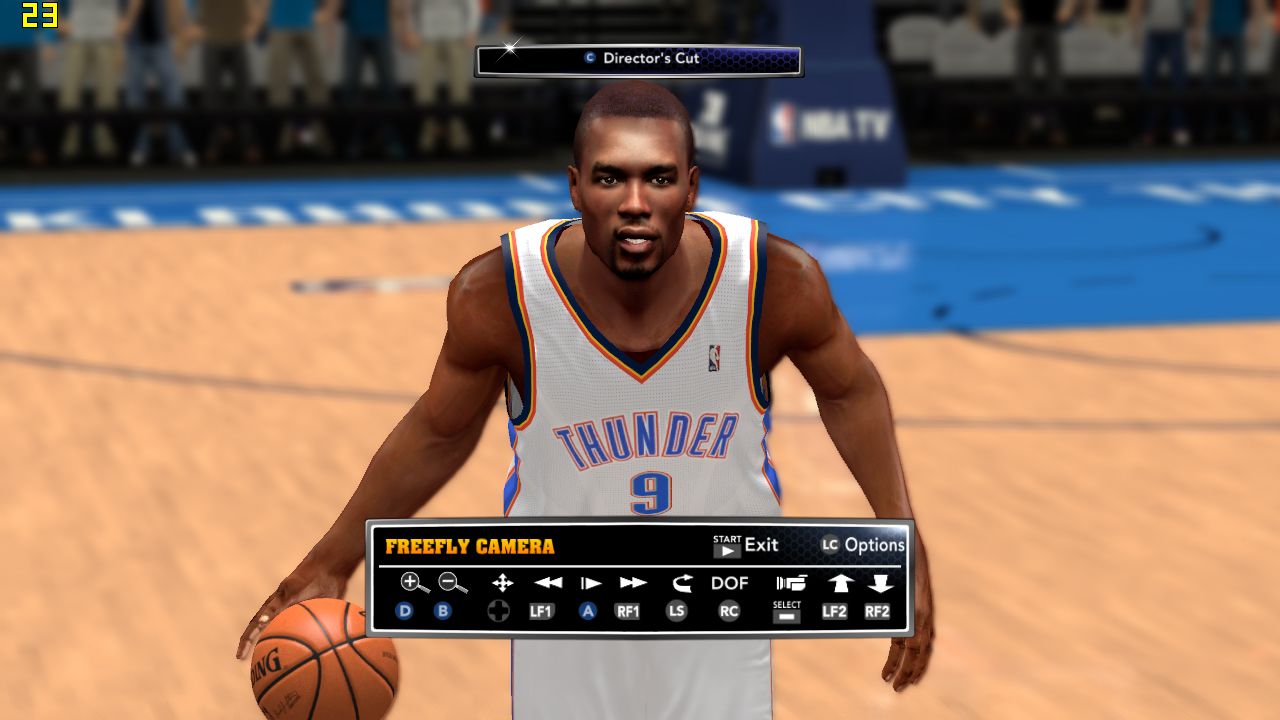The height and width of the screenshot is (720, 1280).
Task: Toggle replay playback with the play icon
Action: tap(591, 583)
